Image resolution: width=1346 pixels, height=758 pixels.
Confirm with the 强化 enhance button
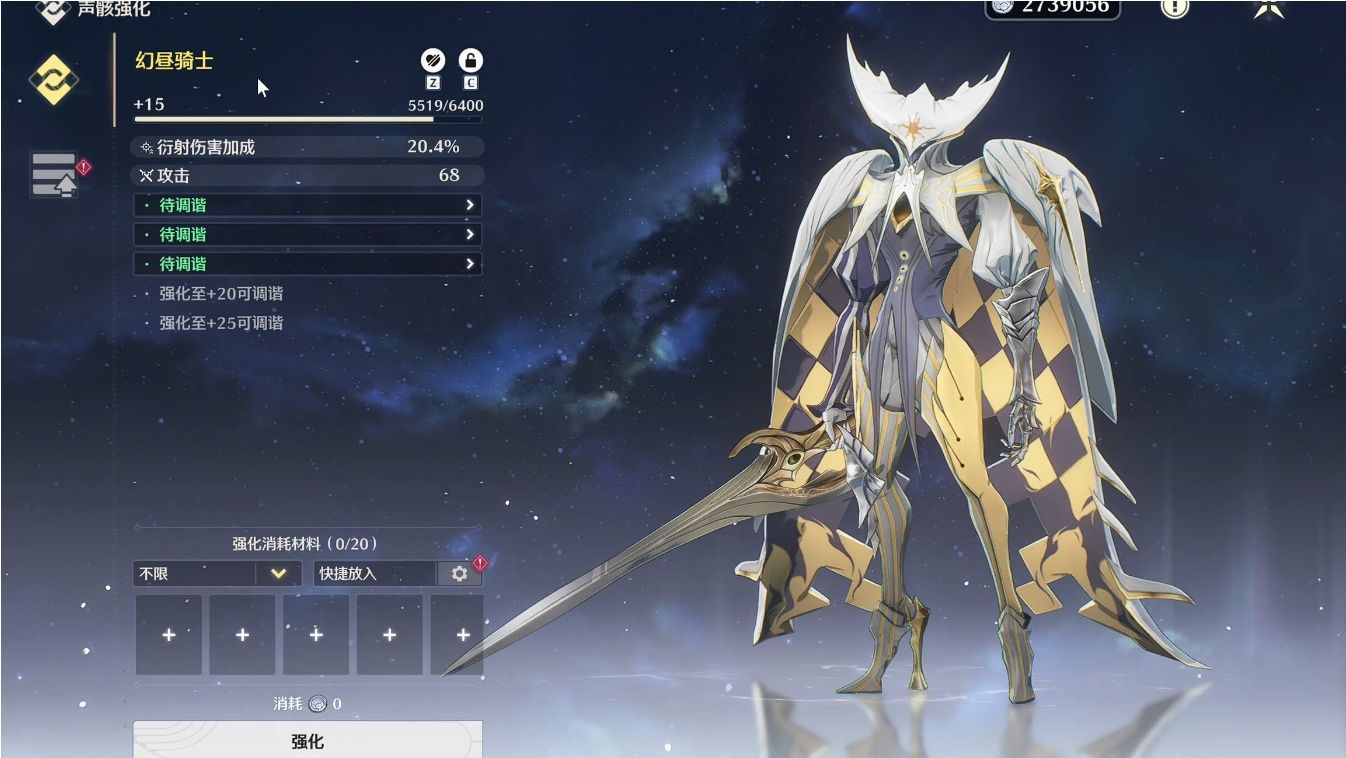[x=307, y=741]
